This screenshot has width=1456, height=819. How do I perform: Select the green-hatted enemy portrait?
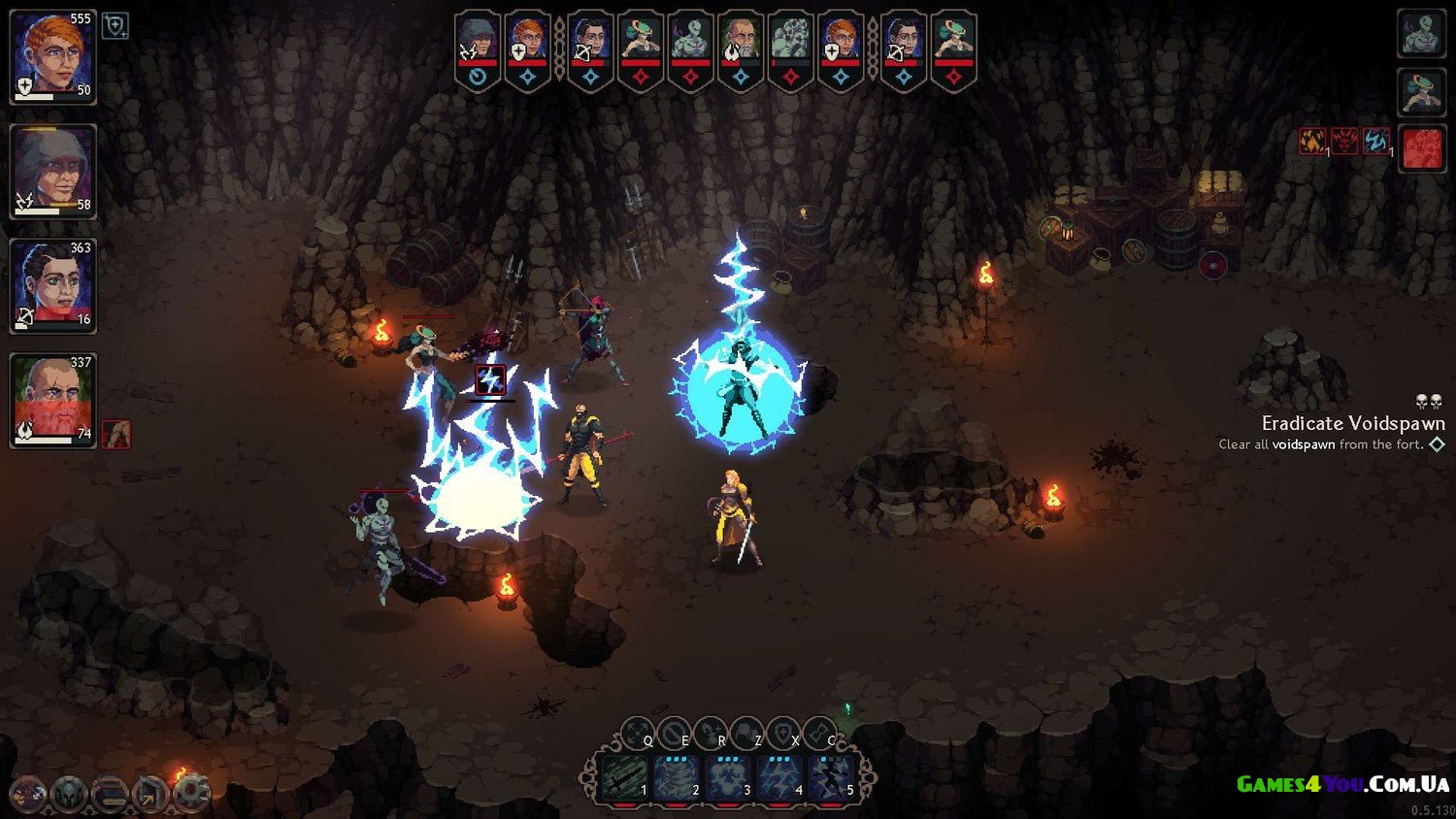(1421, 91)
